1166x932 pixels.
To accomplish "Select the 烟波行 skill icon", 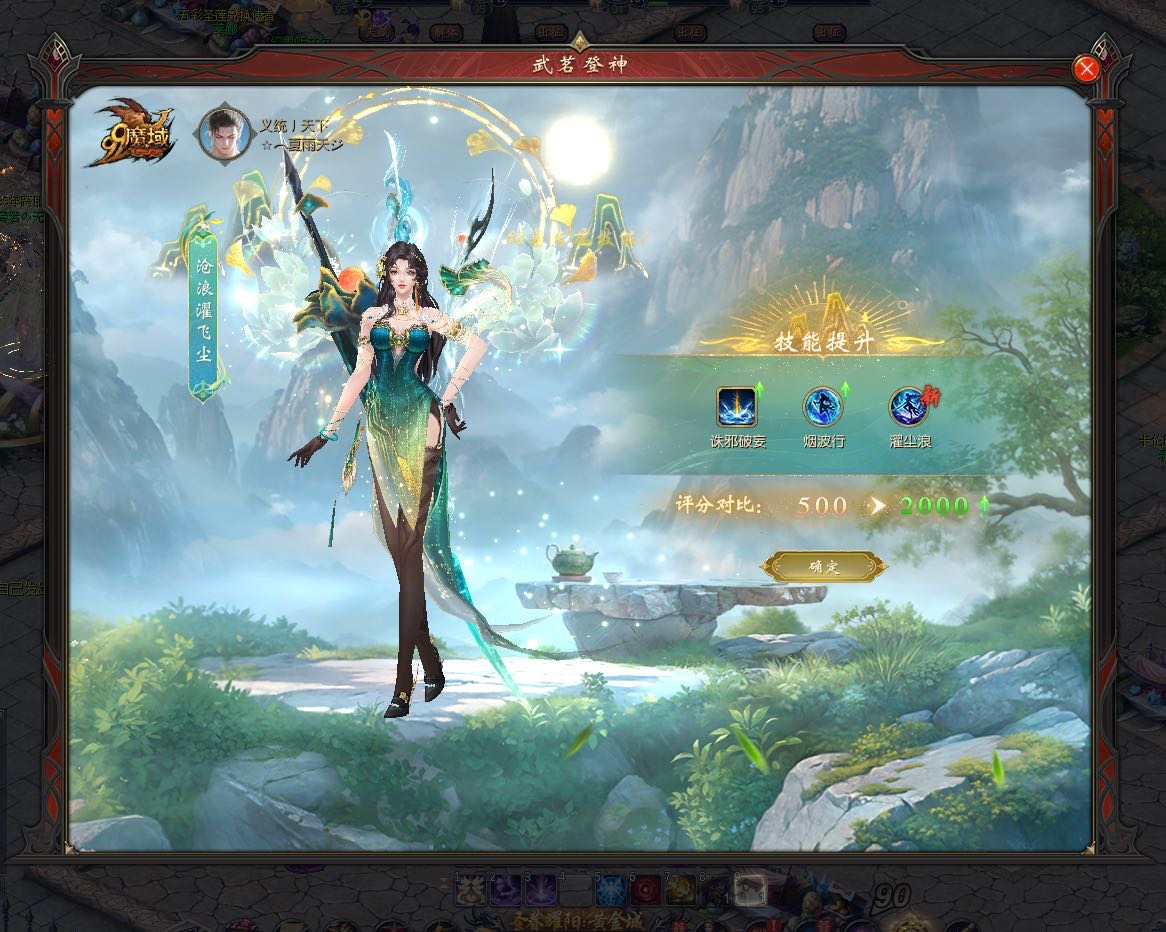I will pos(823,407).
